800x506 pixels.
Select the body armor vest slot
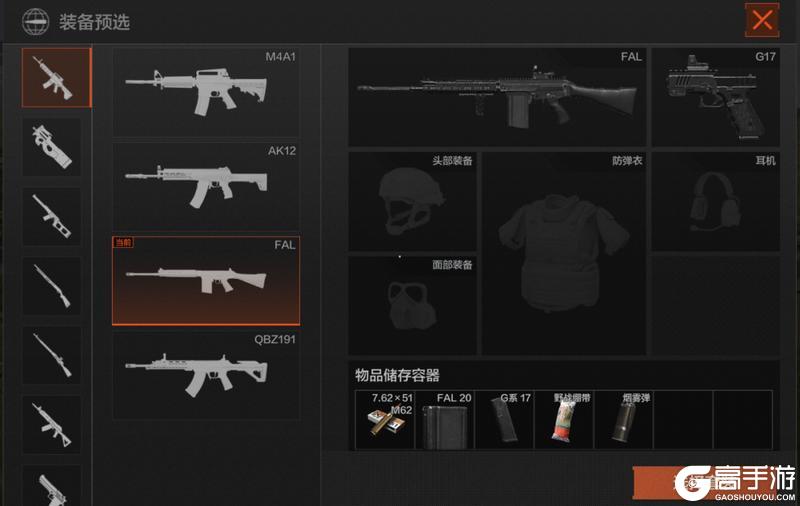564,253
